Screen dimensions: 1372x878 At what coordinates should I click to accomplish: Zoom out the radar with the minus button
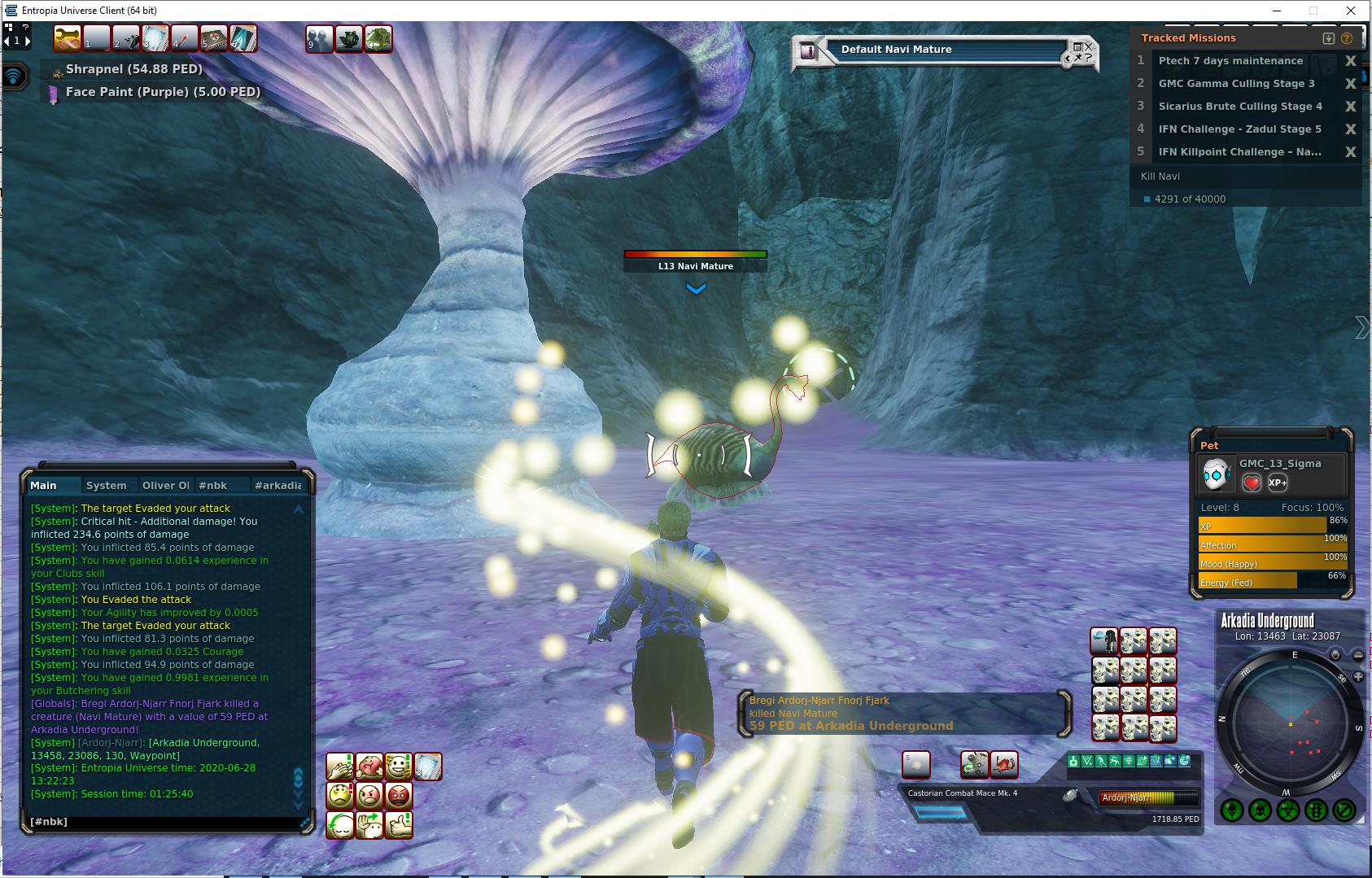point(1358,655)
